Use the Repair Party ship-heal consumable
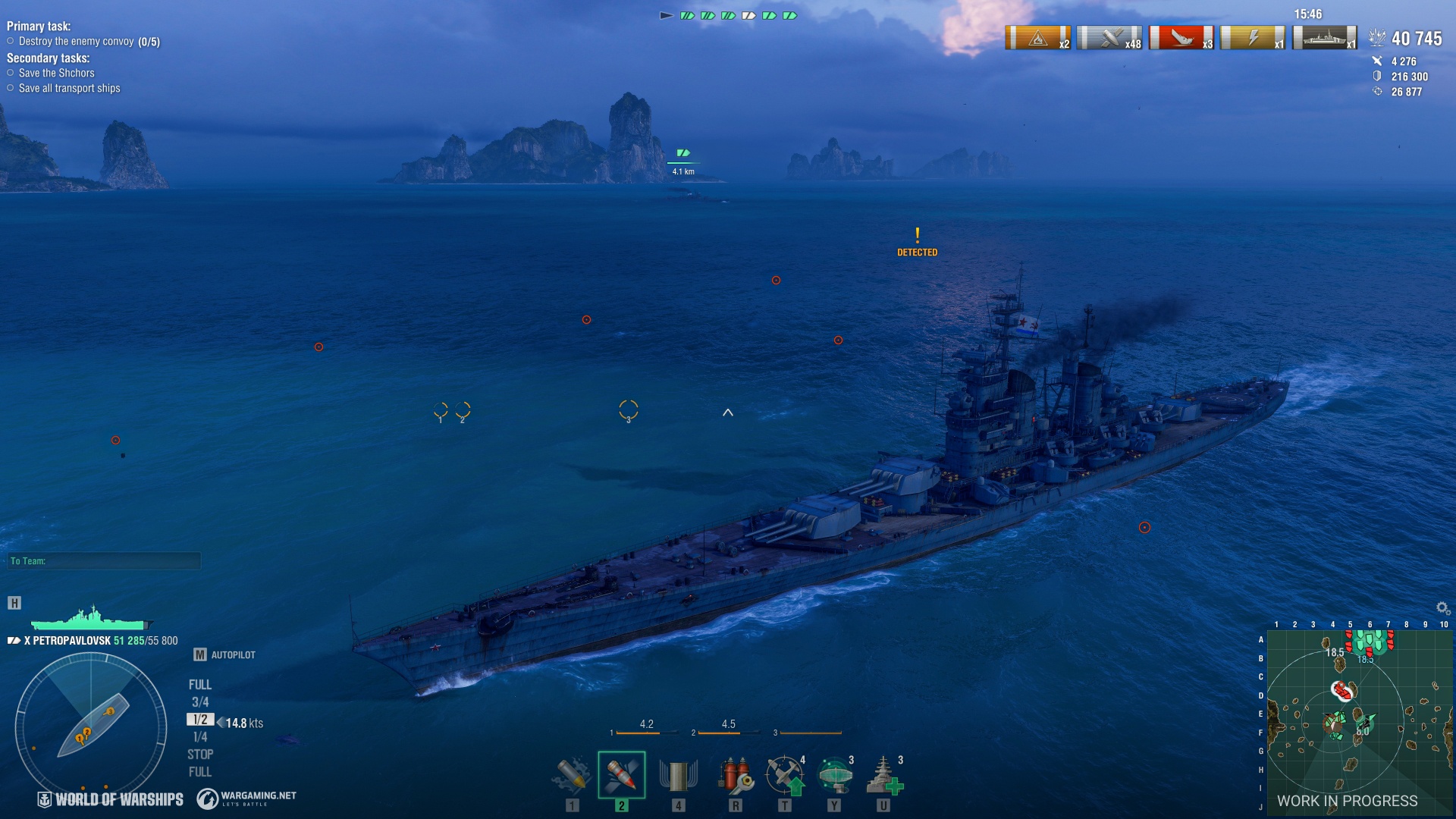The image size is (1456, 819). coord(883,775)
